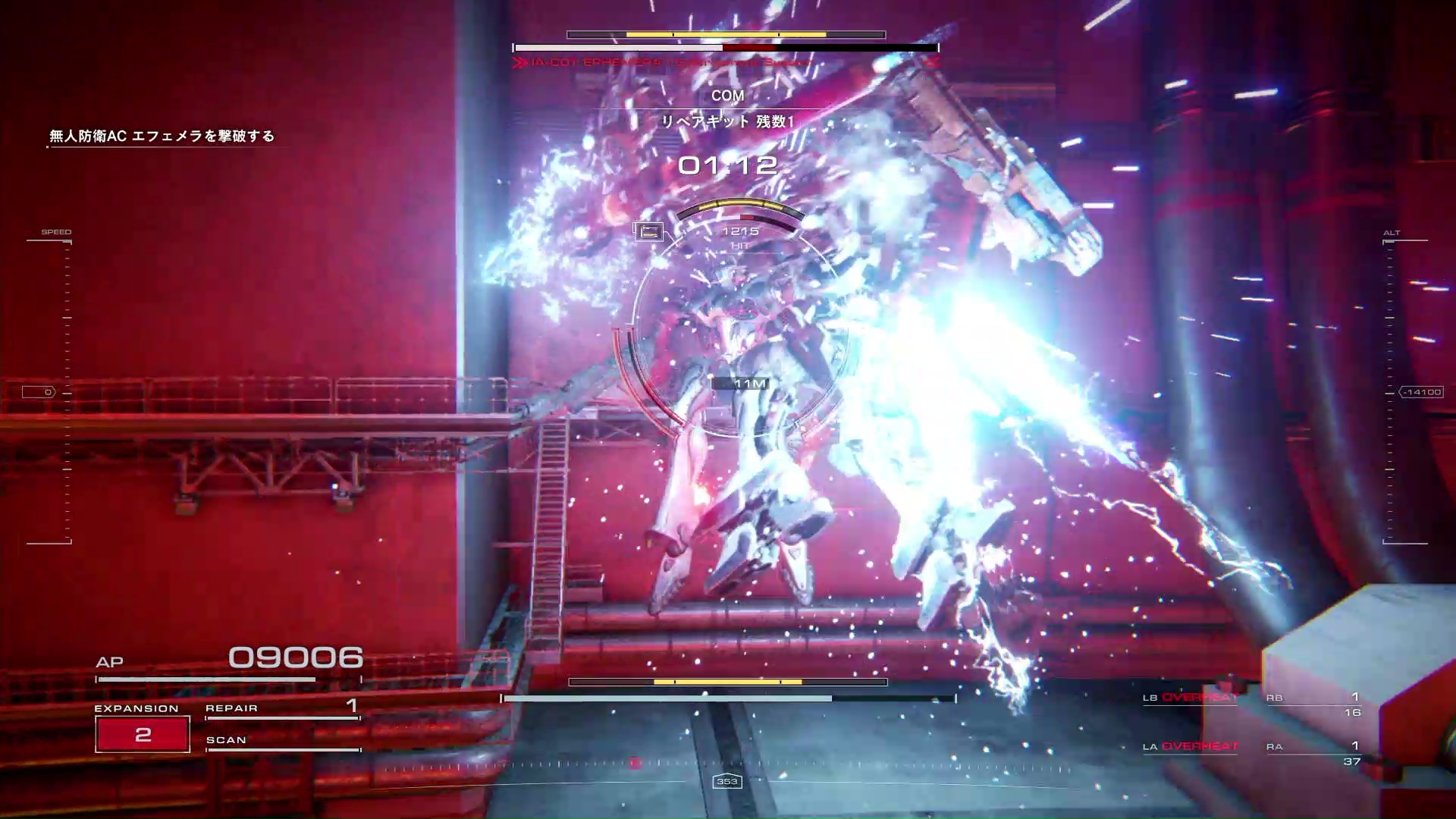The width and height of the screenshot is (1456, 819).
Task: Click the target info icon beside the reticle
Action: [x=648, y=231]
